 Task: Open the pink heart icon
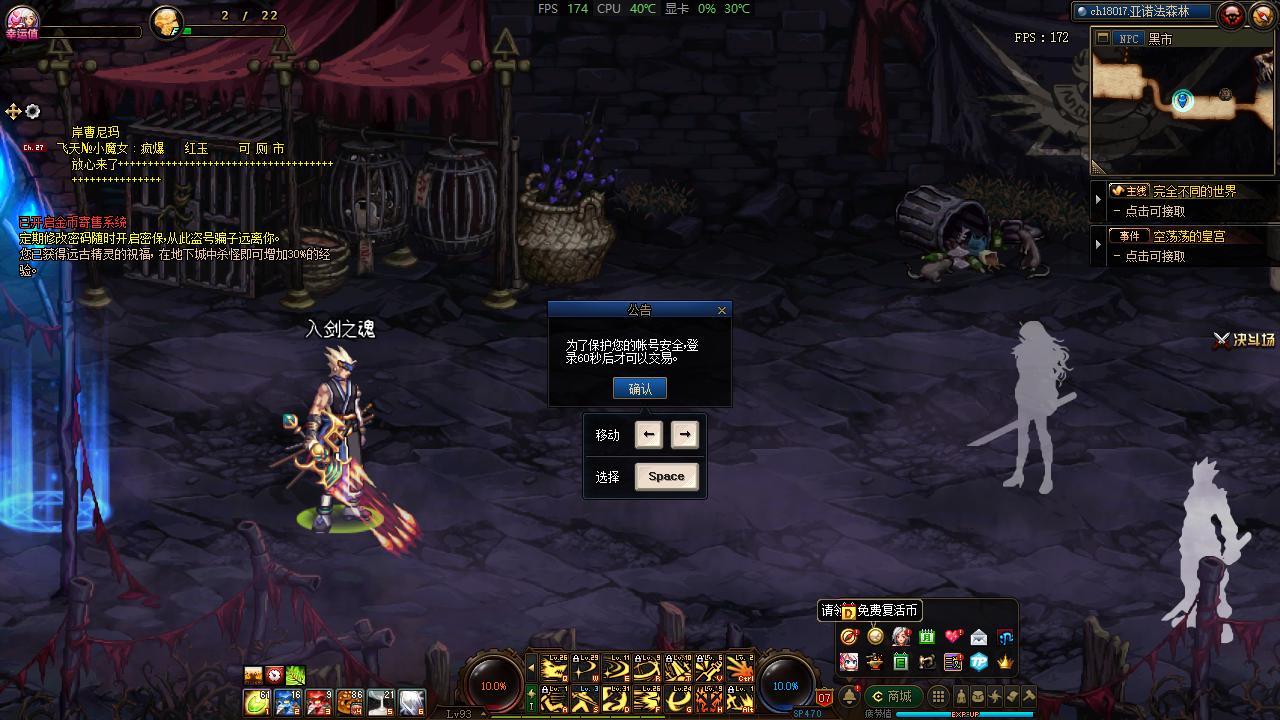[x=953, y=637]
